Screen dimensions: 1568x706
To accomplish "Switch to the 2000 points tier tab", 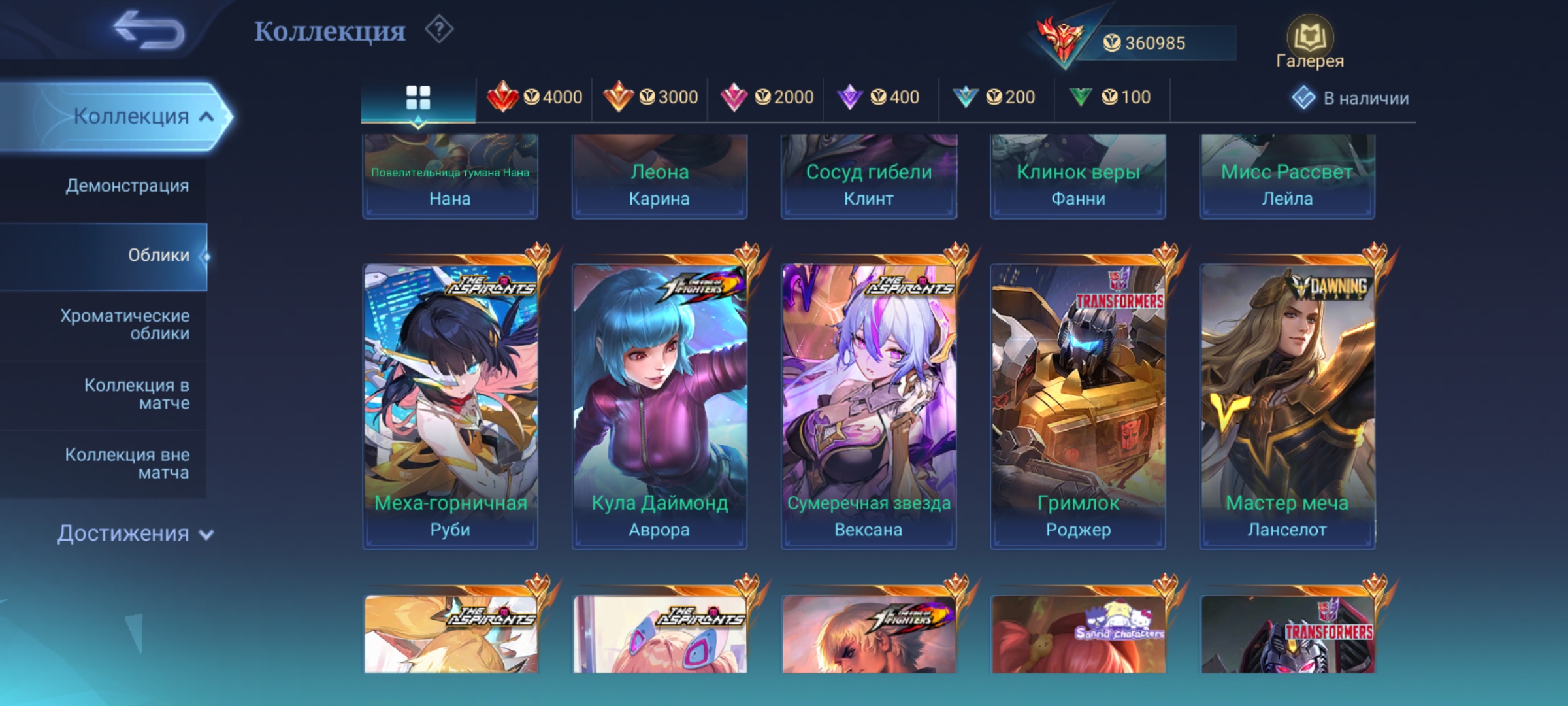I will (x=766, y=97).
